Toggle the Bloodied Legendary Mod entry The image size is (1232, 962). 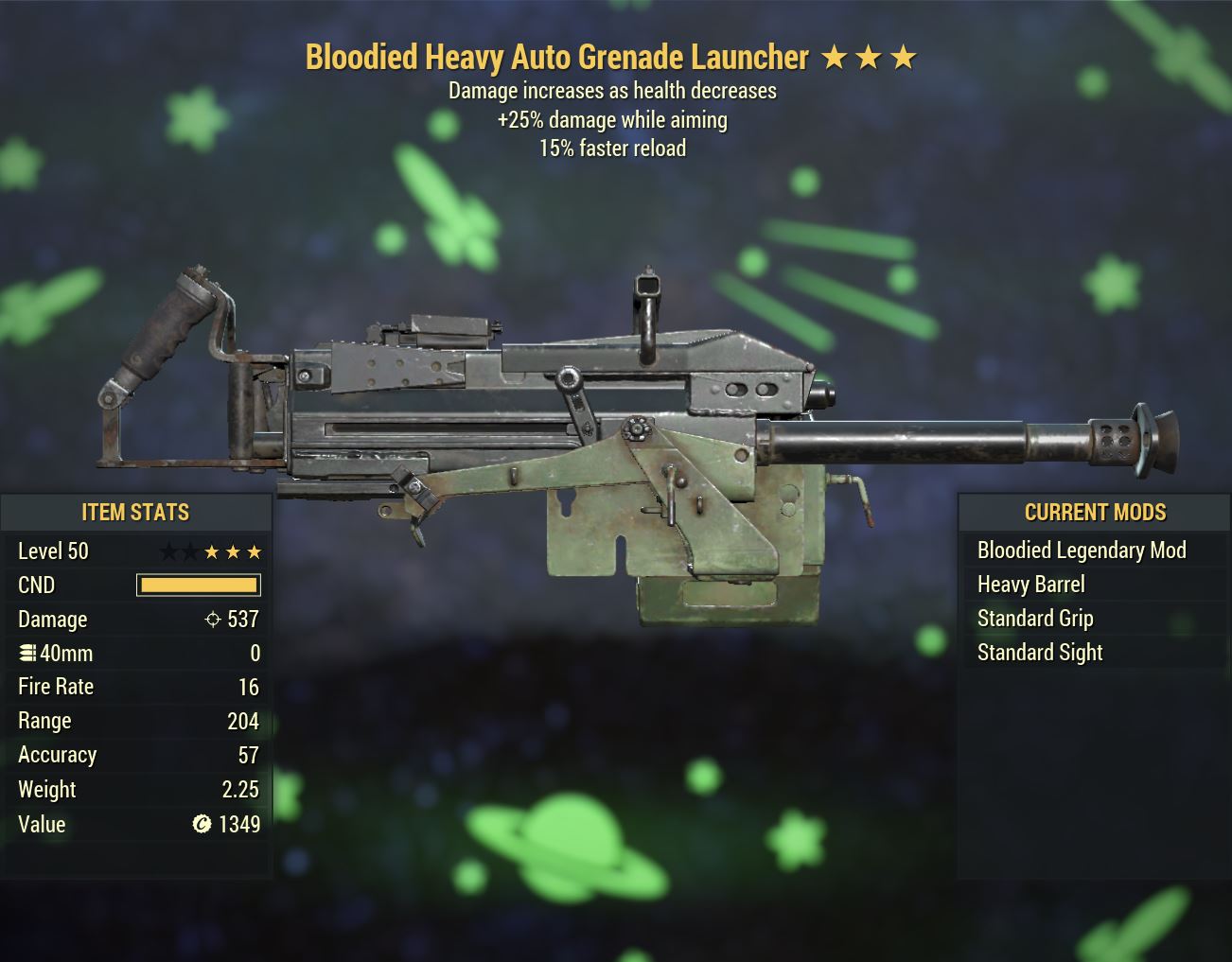pyautogui.click(x=1082, y=550)
